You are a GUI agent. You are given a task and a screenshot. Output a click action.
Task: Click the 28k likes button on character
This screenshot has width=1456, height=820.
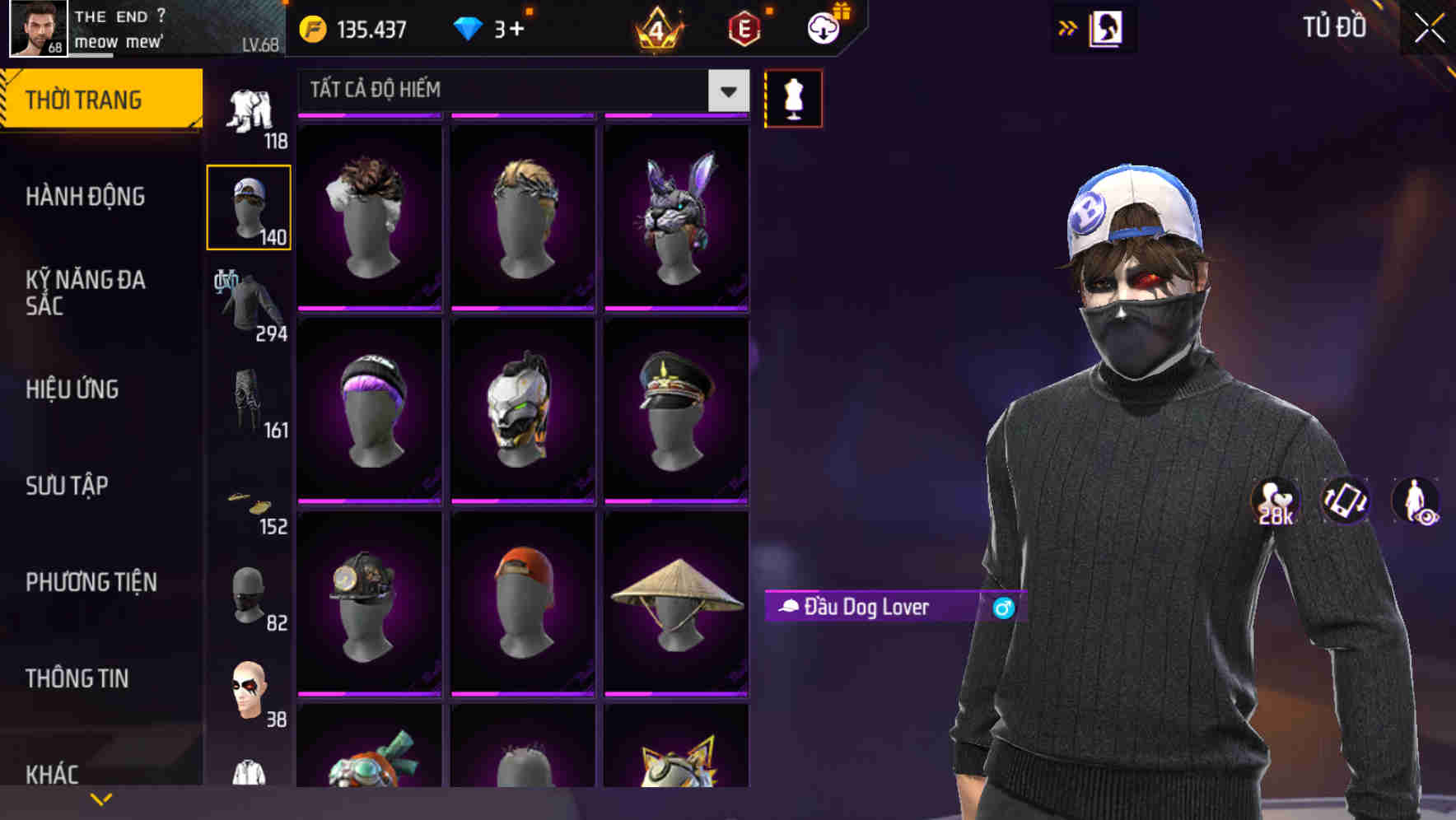1273,501
